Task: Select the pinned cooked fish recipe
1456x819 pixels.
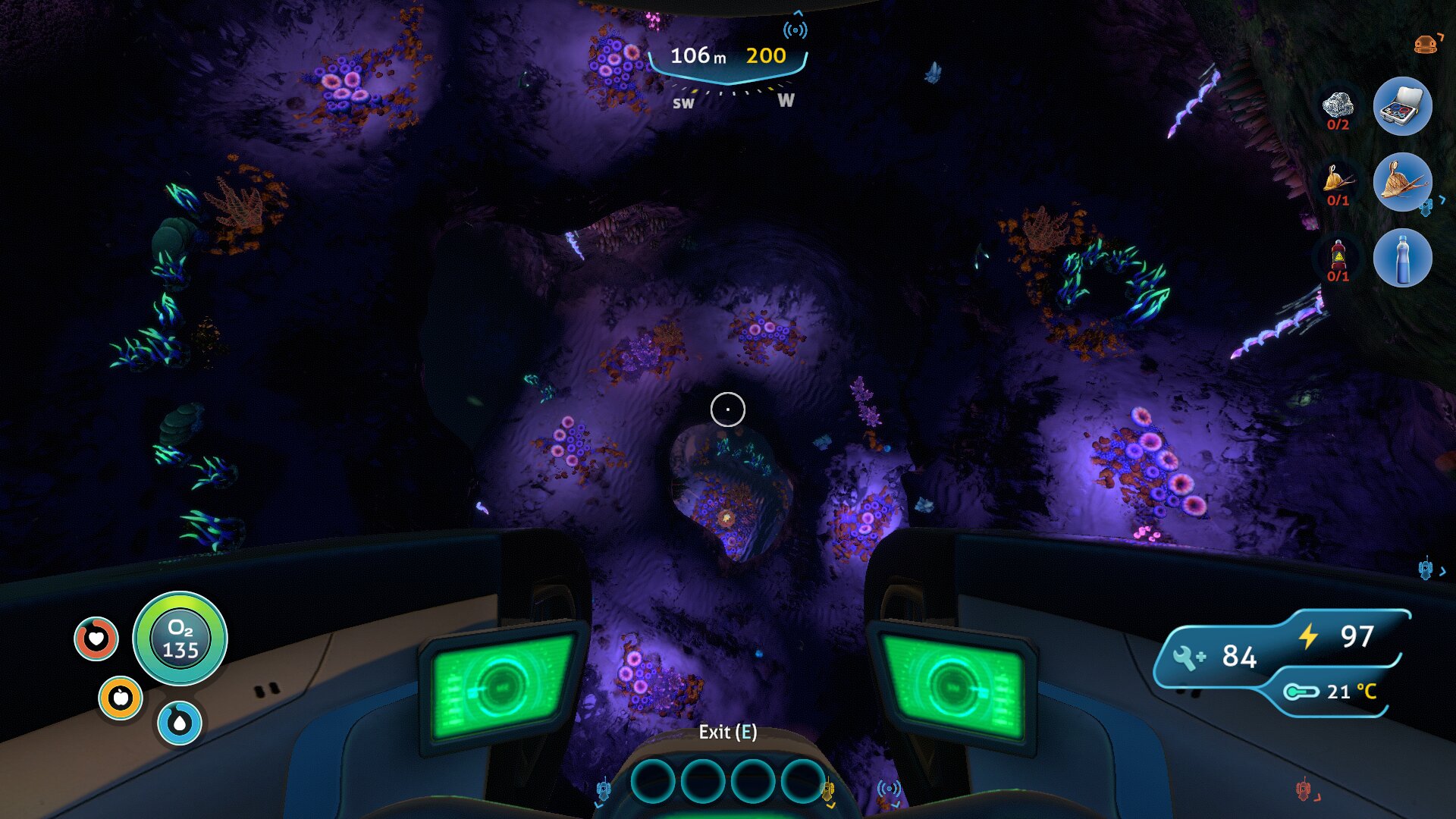Action: (1402, 182)
